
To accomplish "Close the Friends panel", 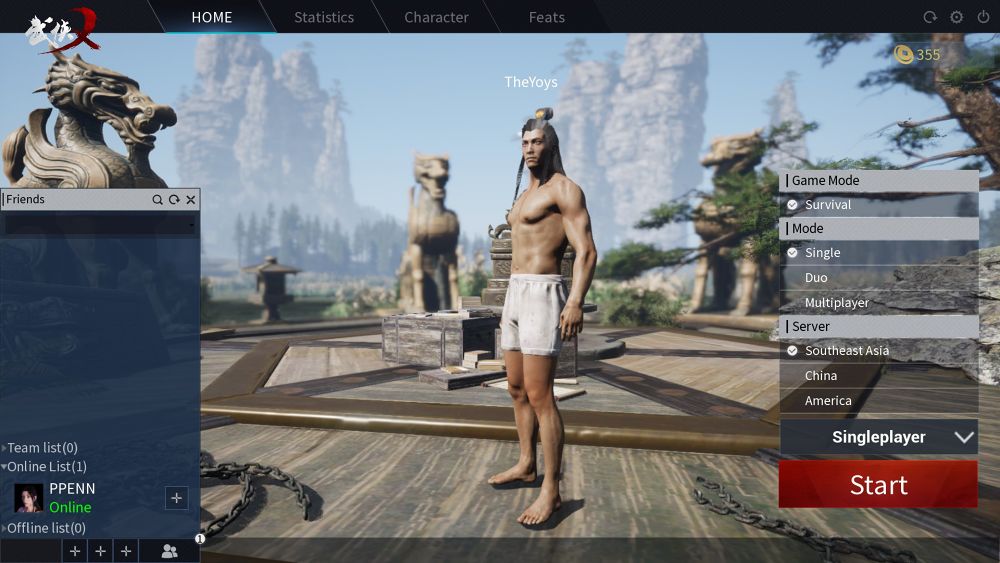I will [190, 200].
